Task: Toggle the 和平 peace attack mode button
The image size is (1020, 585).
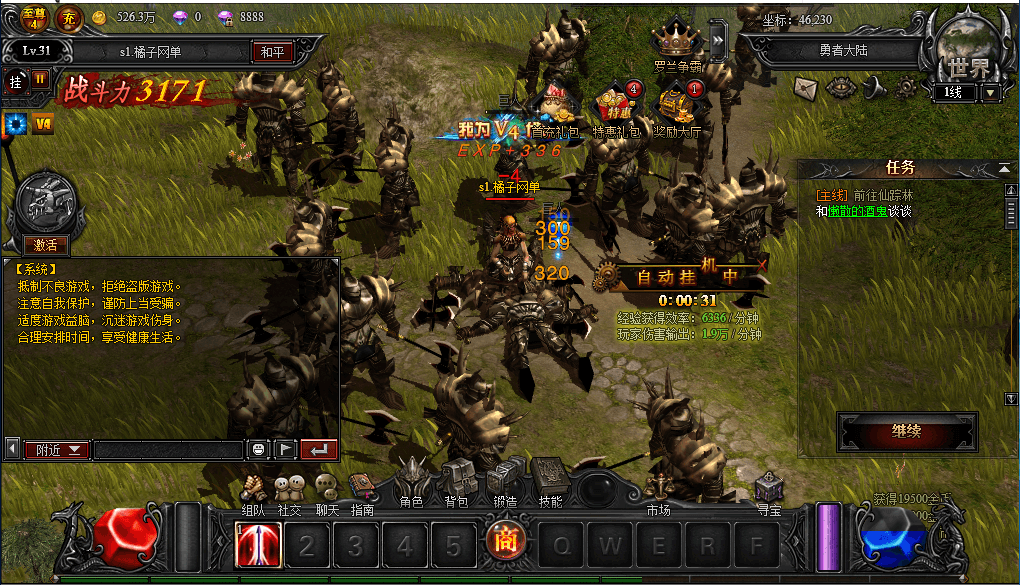Action: point(272,52)
